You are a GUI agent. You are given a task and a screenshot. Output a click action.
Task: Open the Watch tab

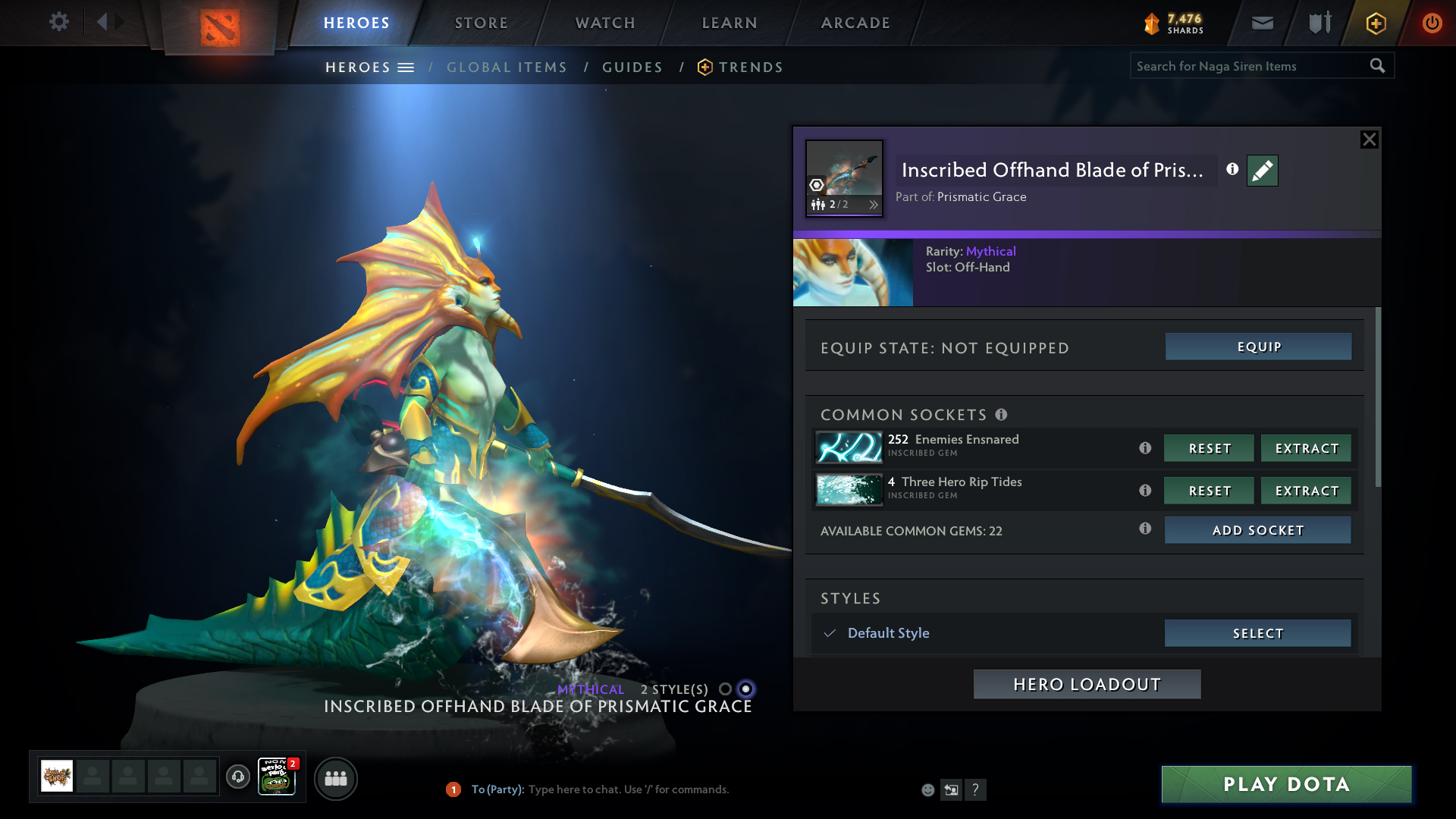605,23
